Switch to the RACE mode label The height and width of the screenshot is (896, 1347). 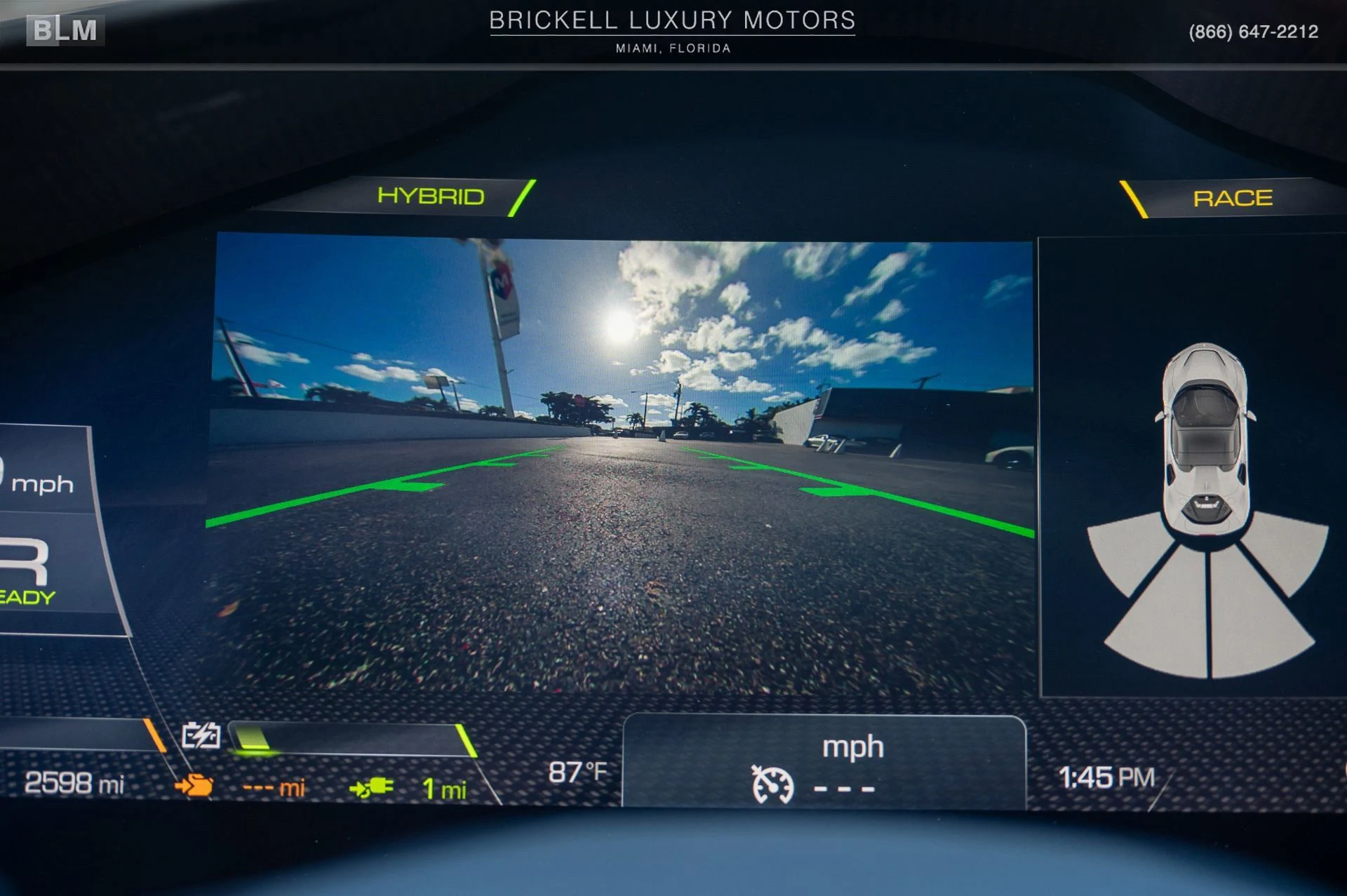click(1232, 199)
